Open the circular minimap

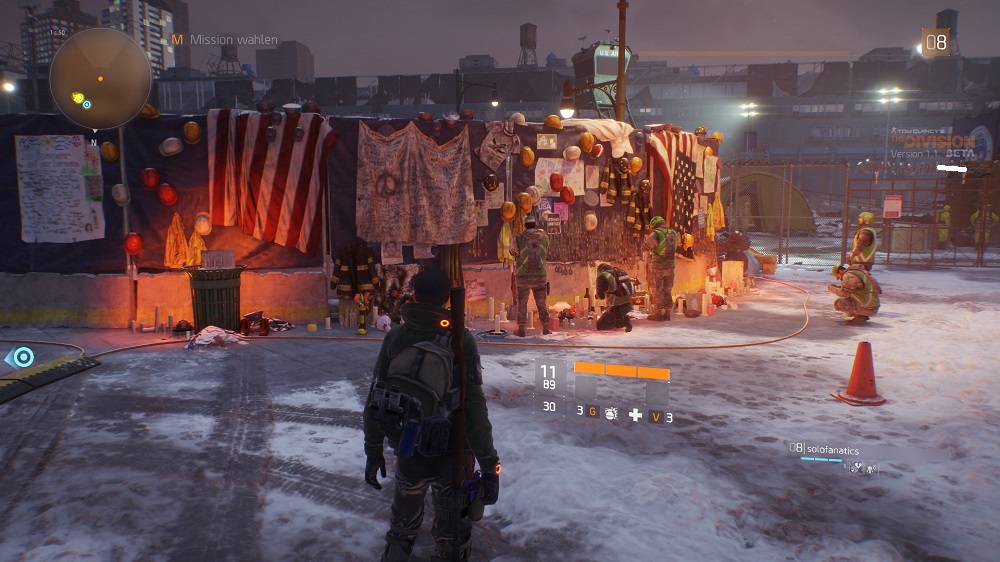(100, 78)
